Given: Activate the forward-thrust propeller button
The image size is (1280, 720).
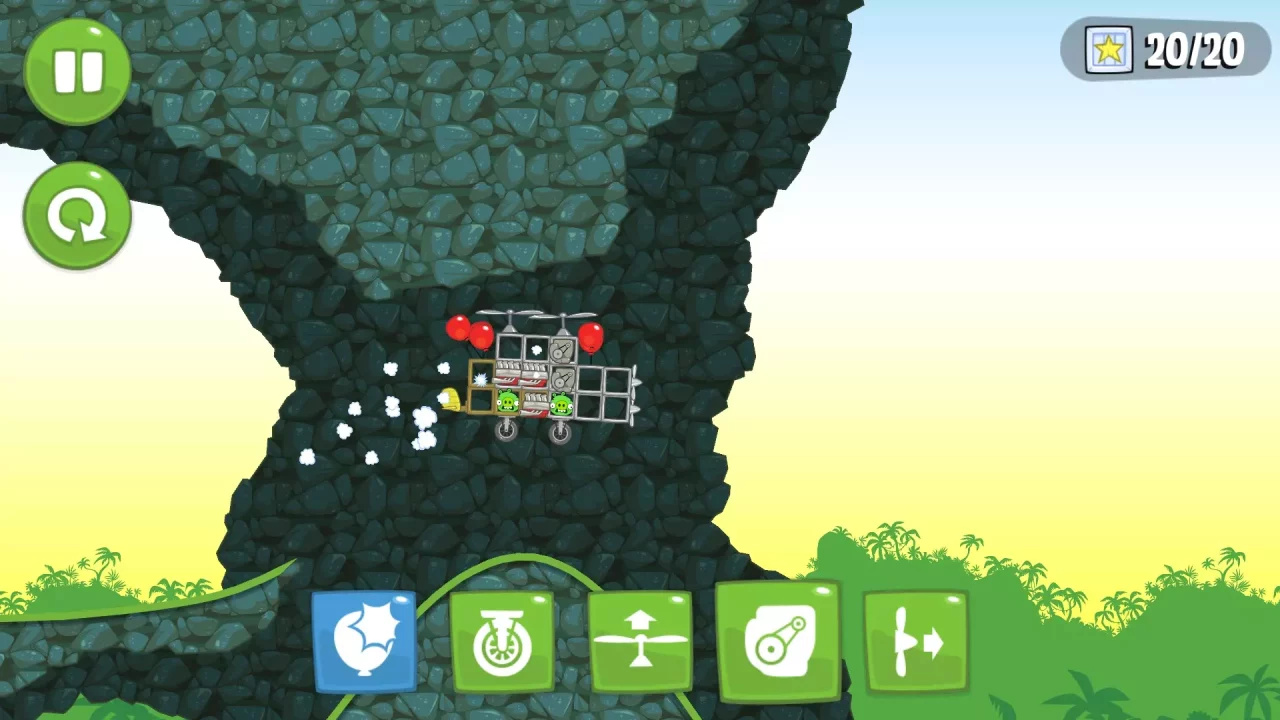Looking at the screenshot, I should 916,640.
